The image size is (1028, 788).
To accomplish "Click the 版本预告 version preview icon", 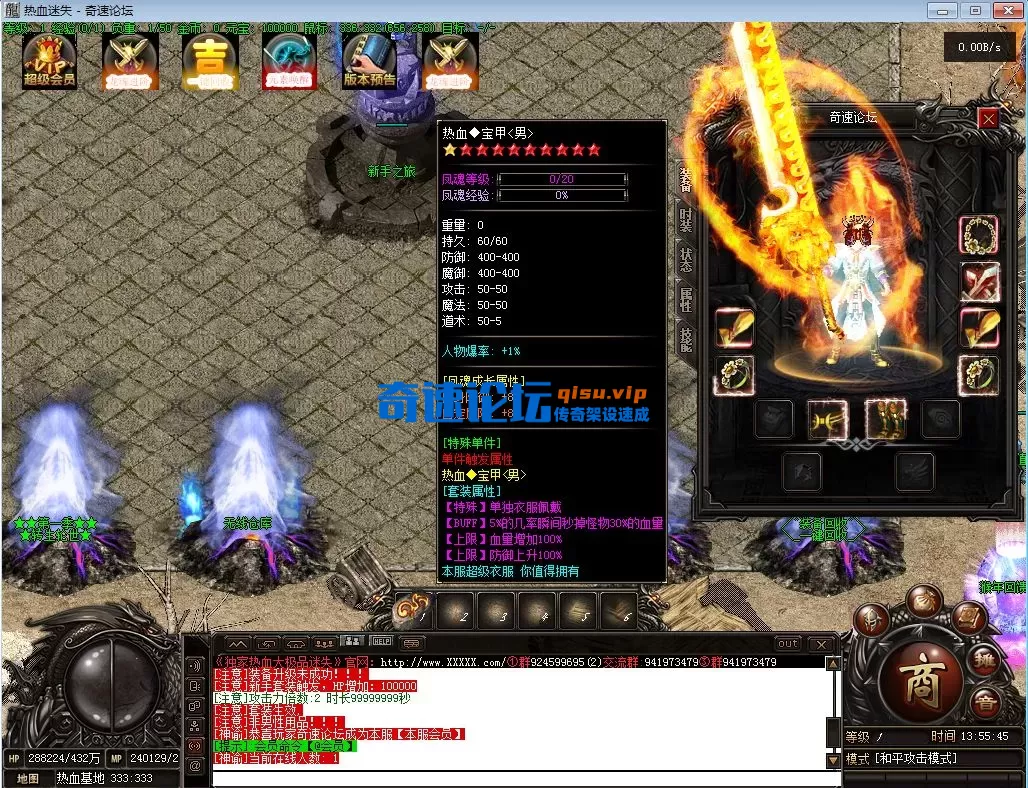I will point(369,61).
